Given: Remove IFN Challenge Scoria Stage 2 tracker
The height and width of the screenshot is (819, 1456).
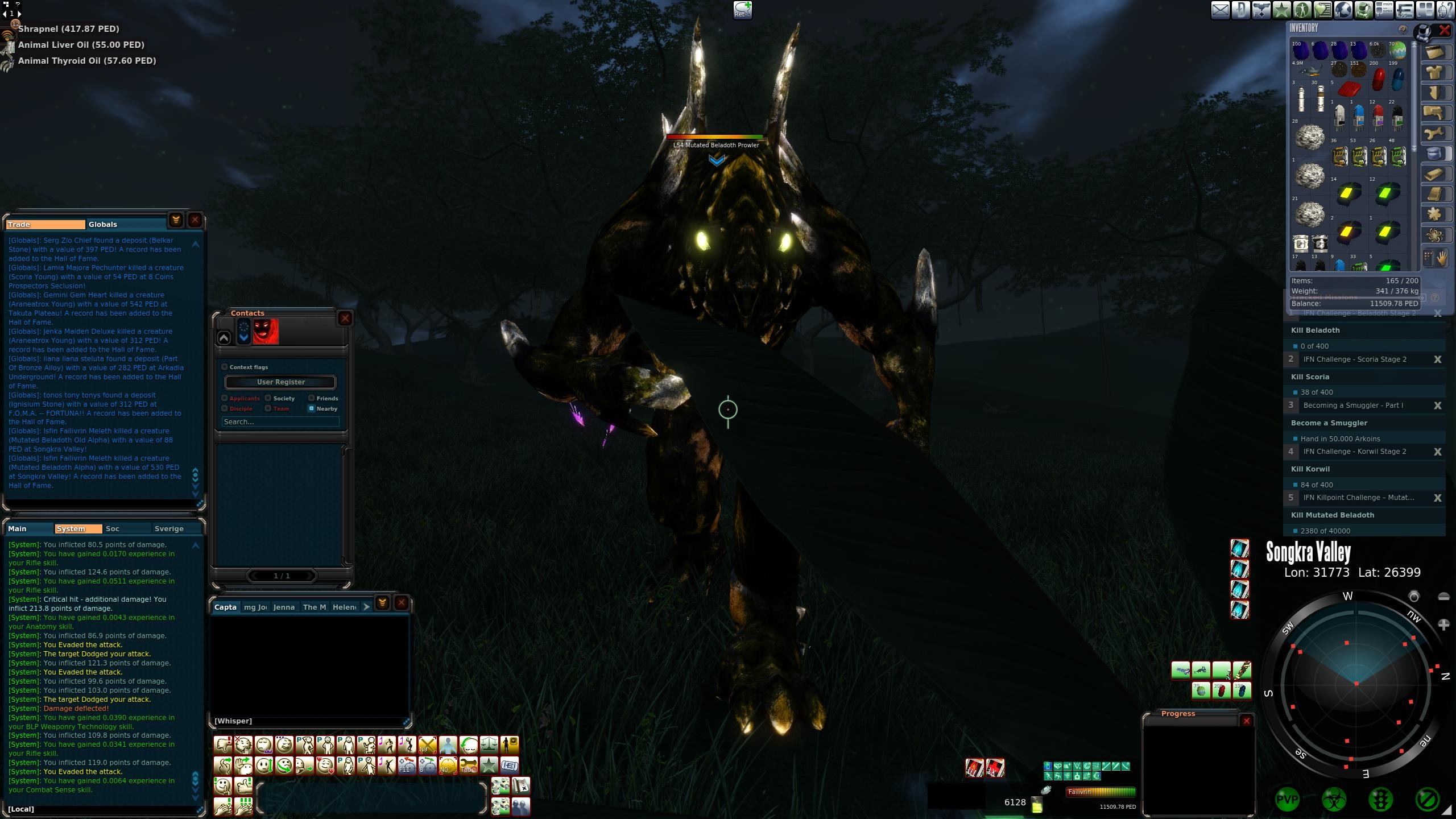Looking at the screenshot, I should tap(1437, 359).
